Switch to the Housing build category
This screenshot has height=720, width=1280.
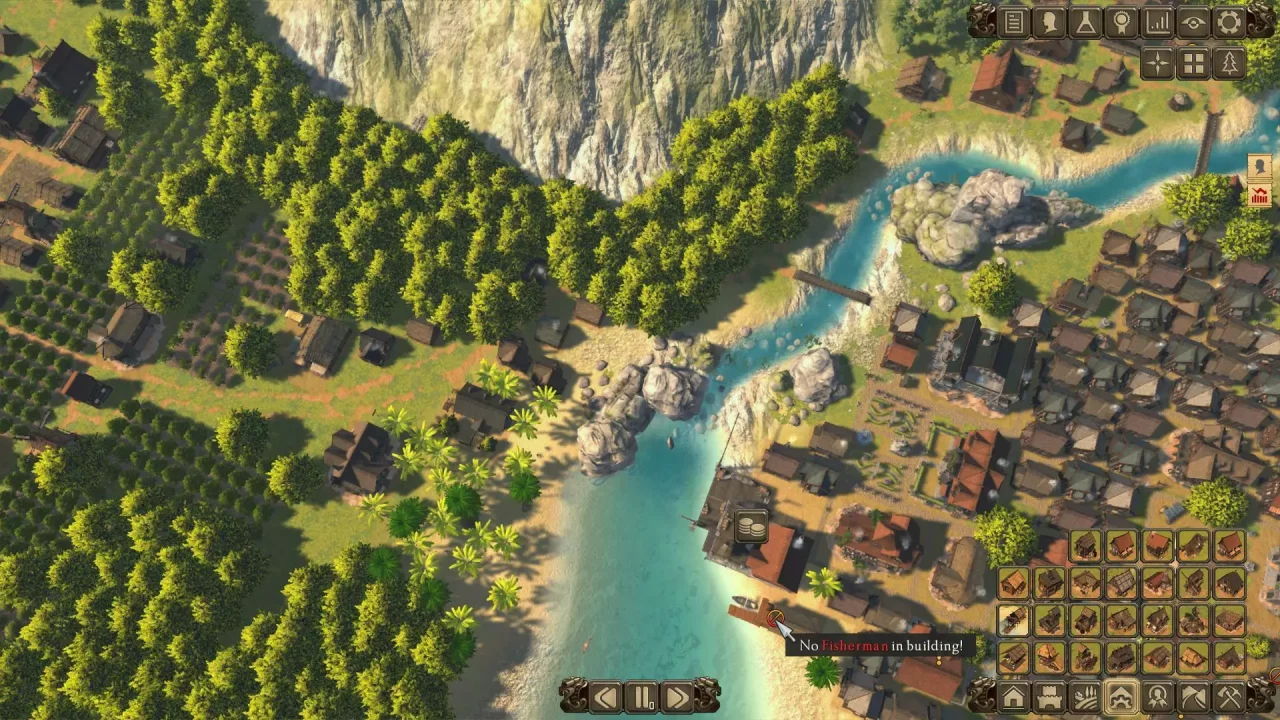(1014, 700)
